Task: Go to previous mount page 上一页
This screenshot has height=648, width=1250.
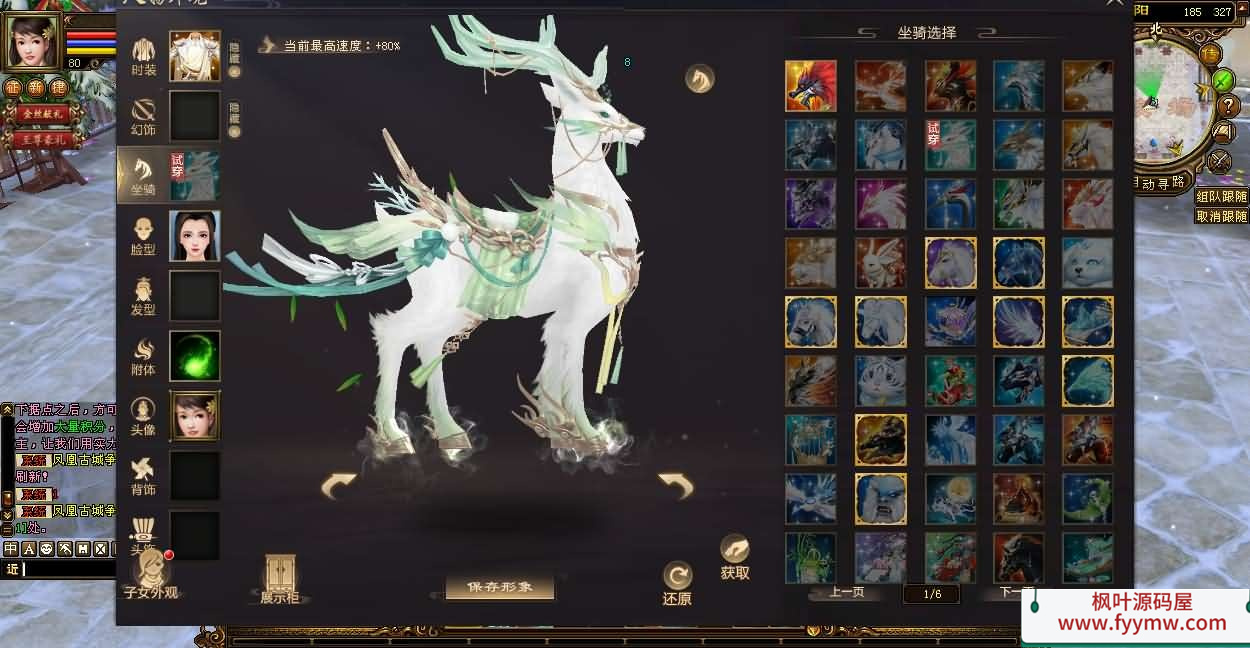Action: (x=846, y=592)
